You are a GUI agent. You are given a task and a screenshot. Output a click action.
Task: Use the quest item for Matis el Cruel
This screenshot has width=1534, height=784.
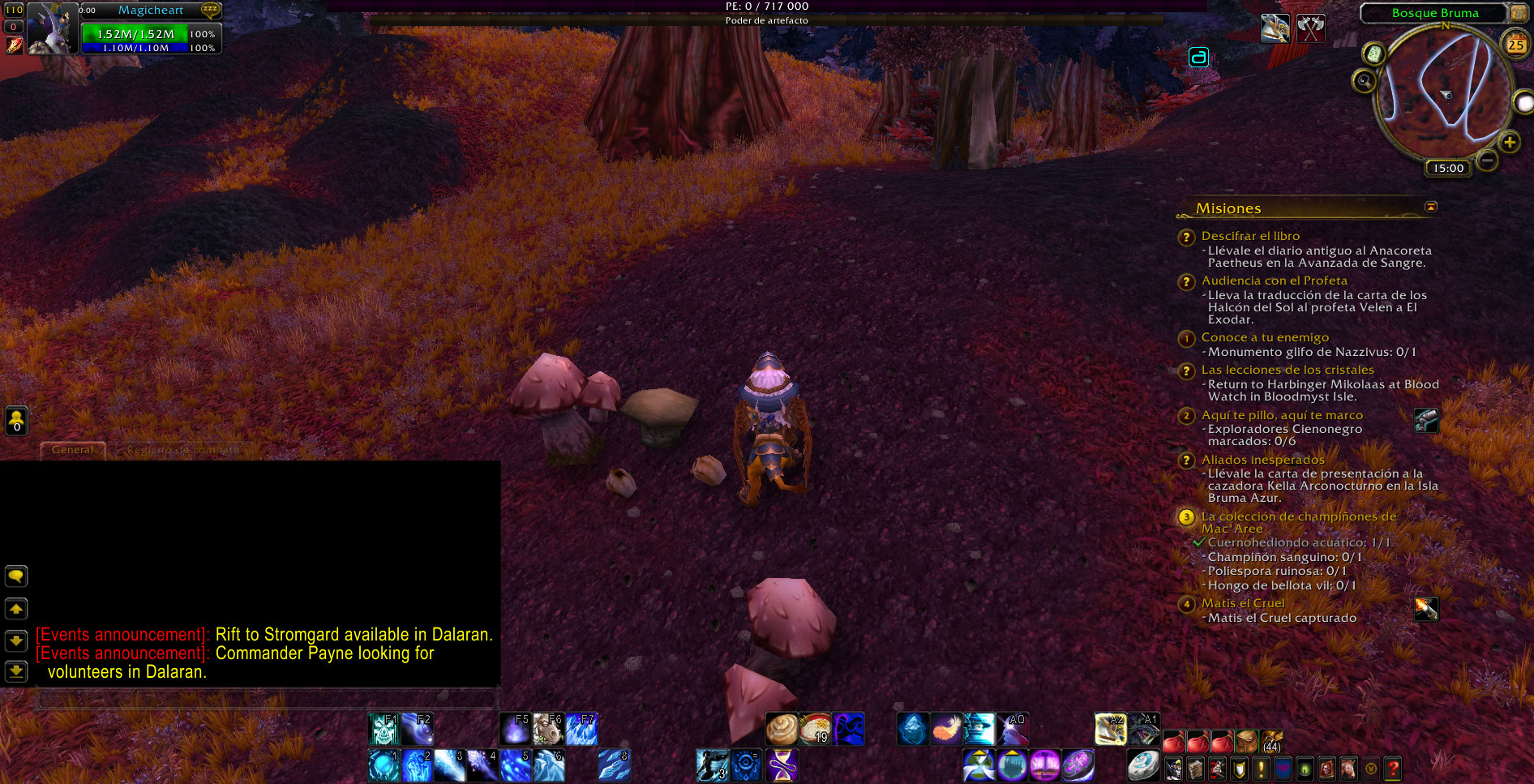[1426, 609]
